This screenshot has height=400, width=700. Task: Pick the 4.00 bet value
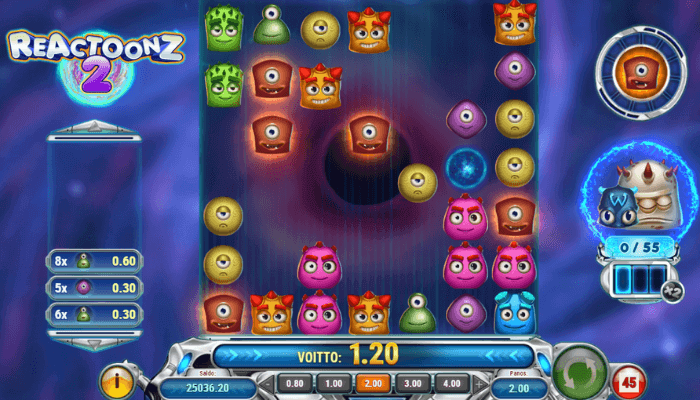(450, 383)
